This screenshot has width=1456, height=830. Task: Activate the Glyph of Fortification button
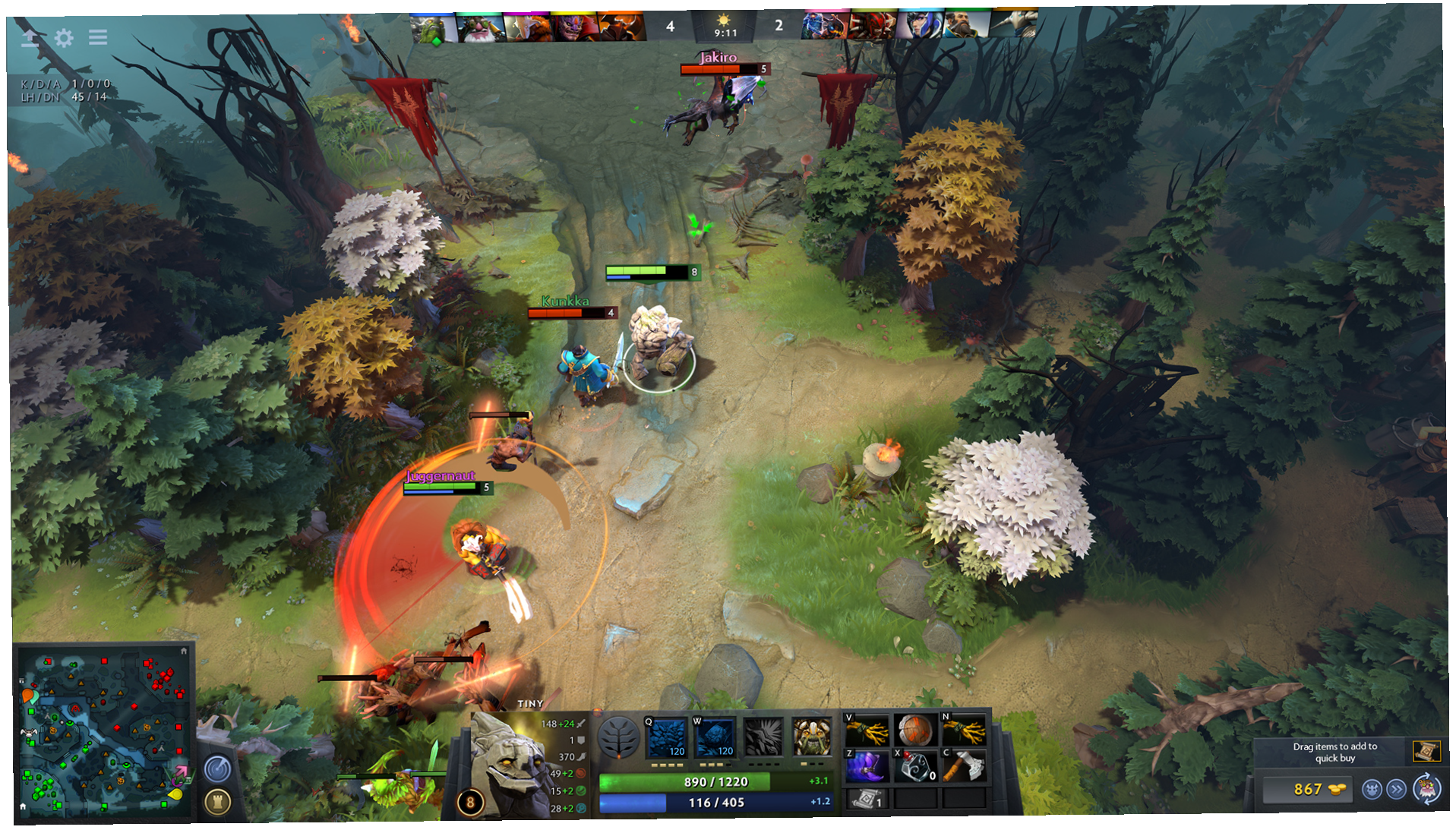(218, 802)
